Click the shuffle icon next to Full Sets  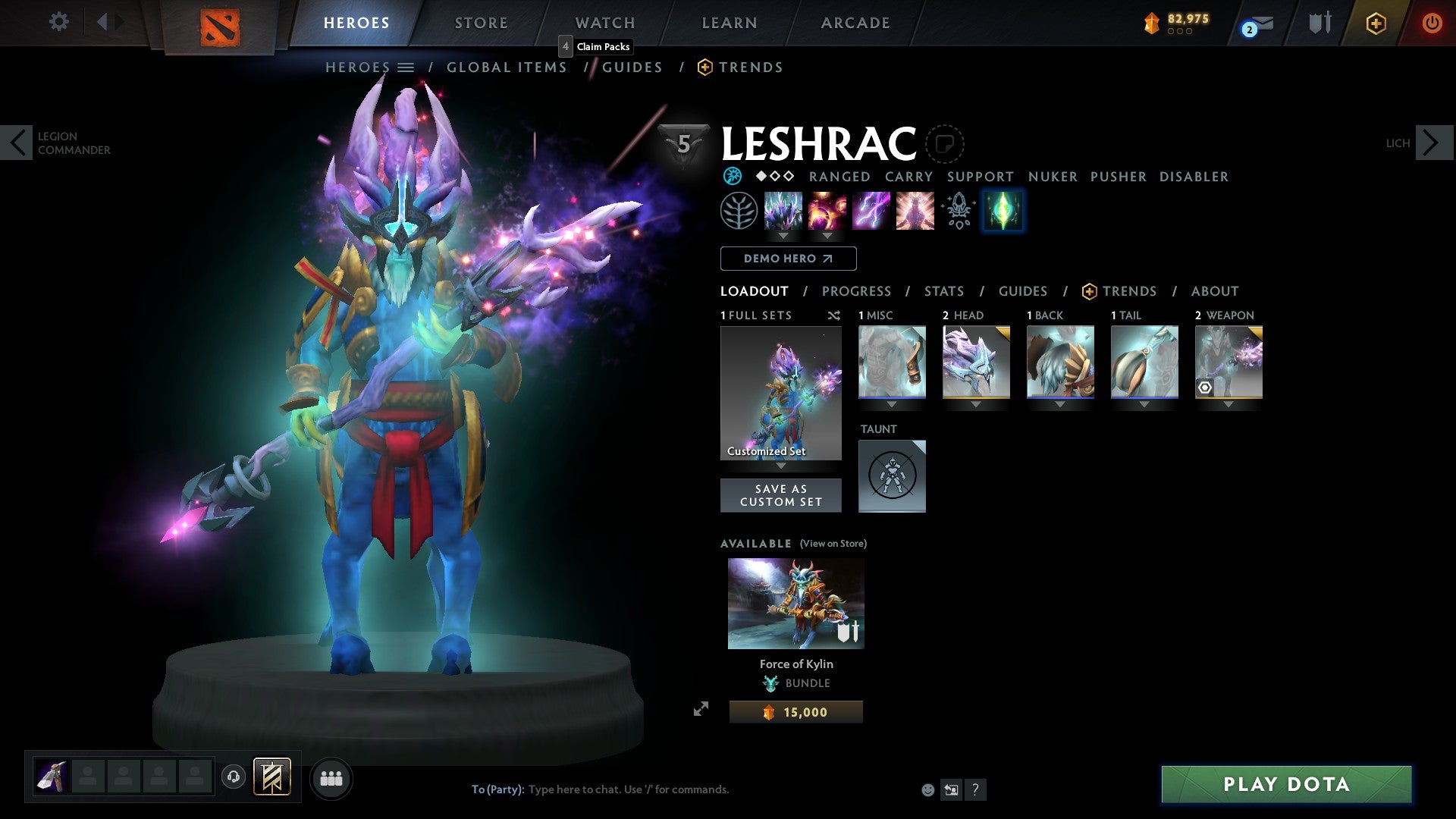(x=834, y=315)
